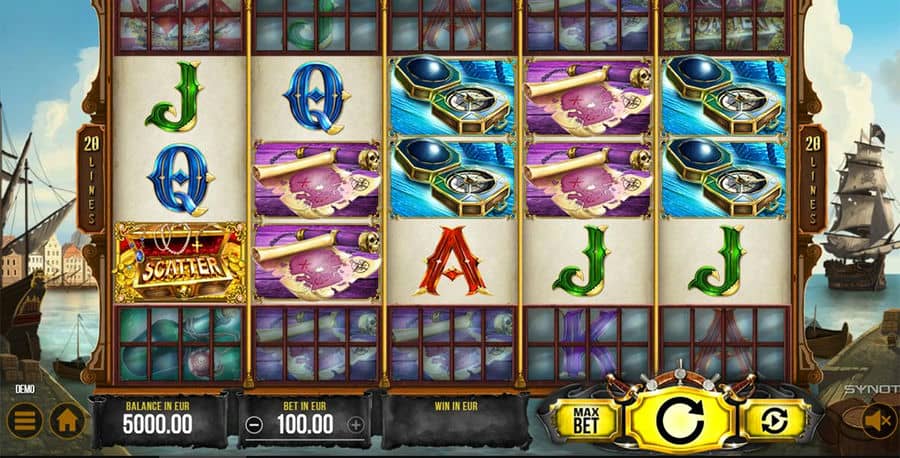Set the wager with Max Bet
This screenshot has height=458, width=900.
coord(583,418)
